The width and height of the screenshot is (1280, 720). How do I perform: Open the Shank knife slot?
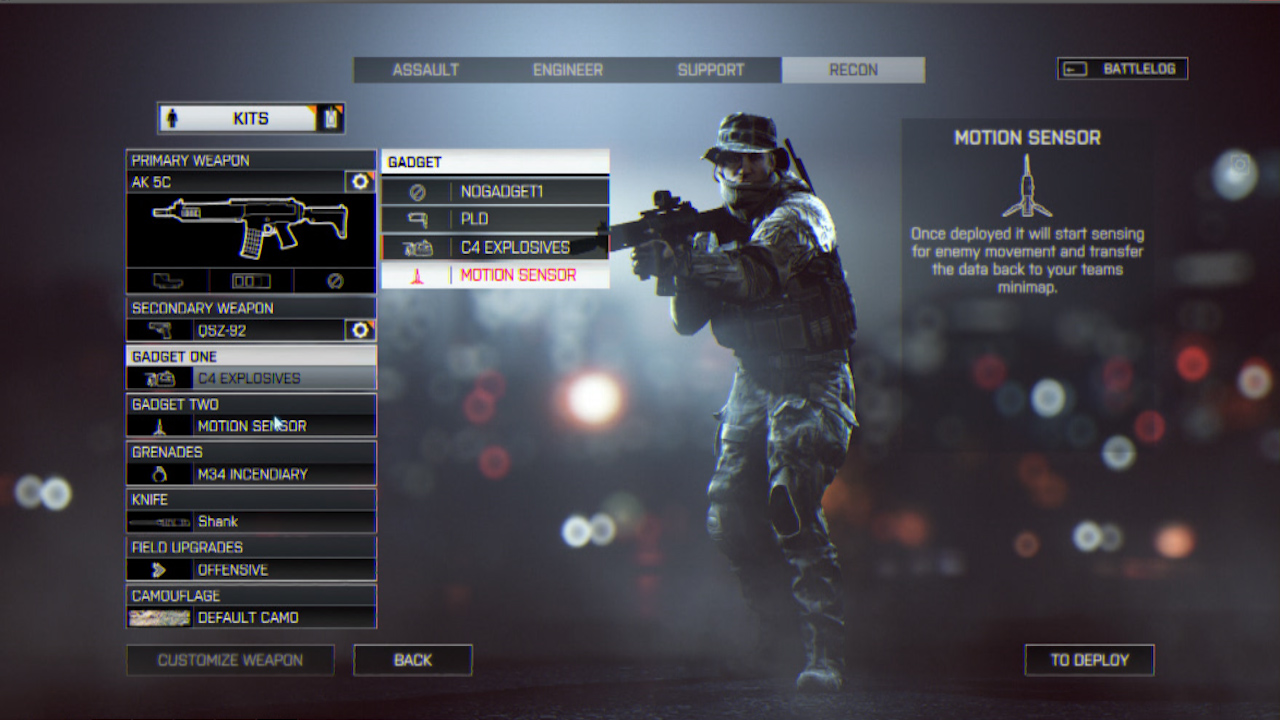coord(251,521)
